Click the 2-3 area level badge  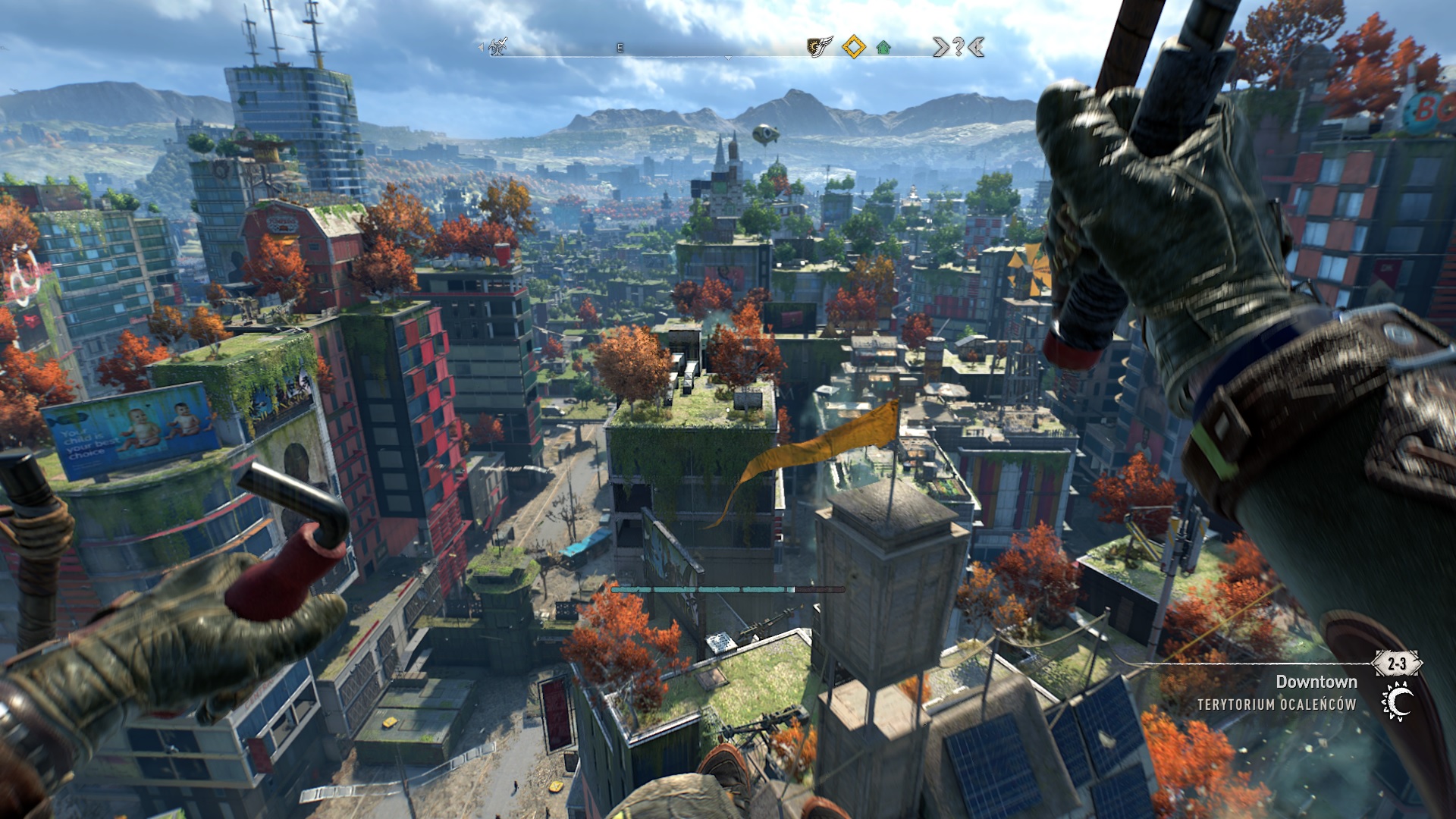click(1397, 664)
